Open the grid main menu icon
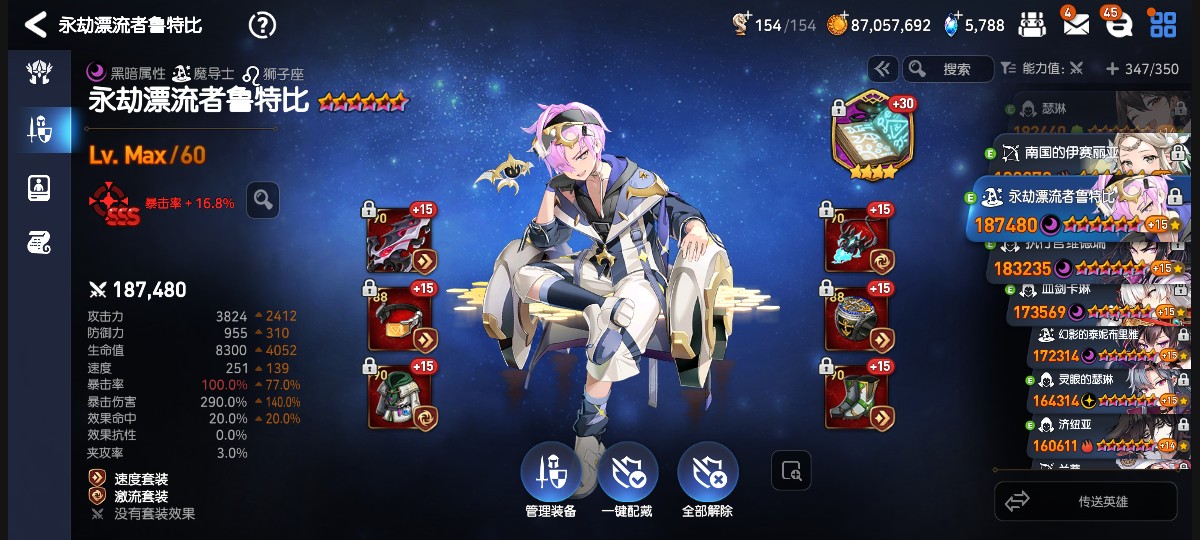1200x540 pixels. tap(1163, 25)
